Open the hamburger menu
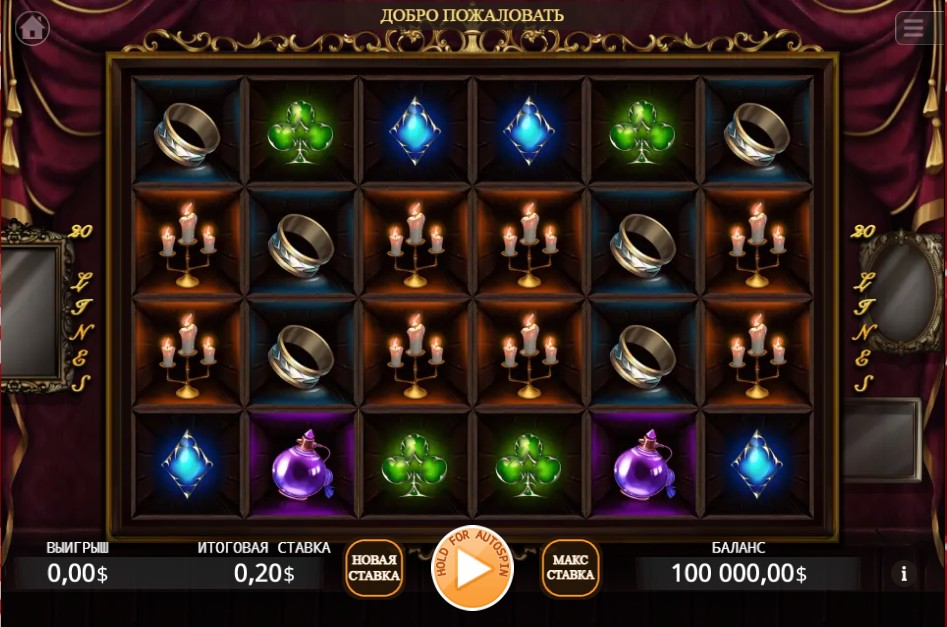Image resolution: width=947 pixels, height=627 pixels. (913, 28)
